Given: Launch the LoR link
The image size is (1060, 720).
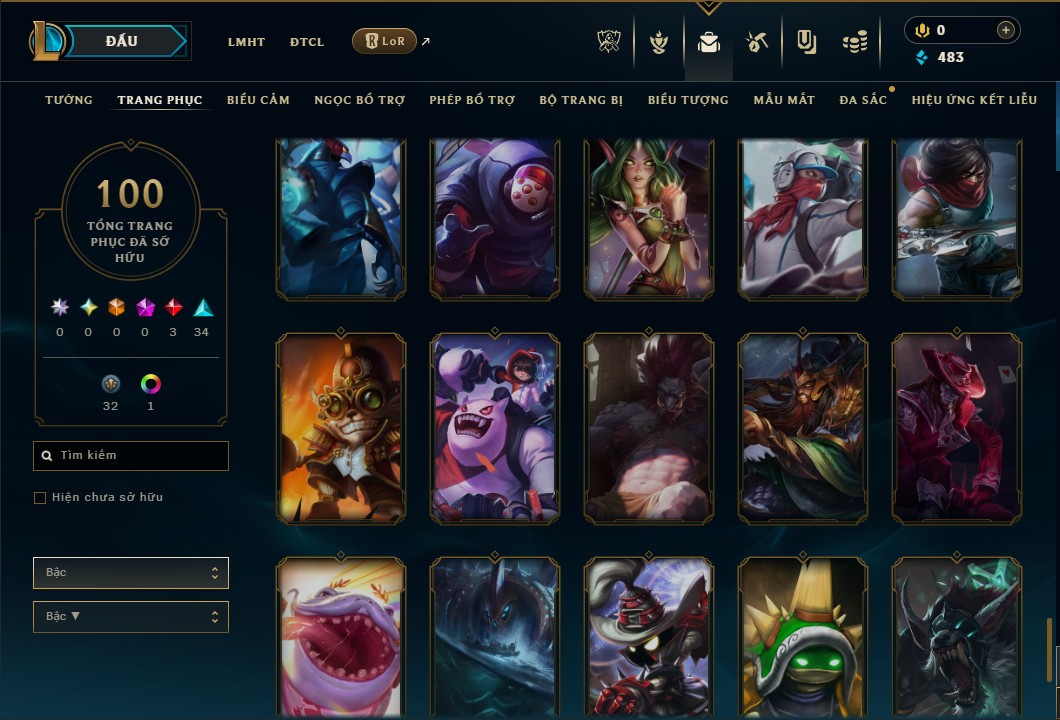Looking at the screenshot, I should coord(384,41).
